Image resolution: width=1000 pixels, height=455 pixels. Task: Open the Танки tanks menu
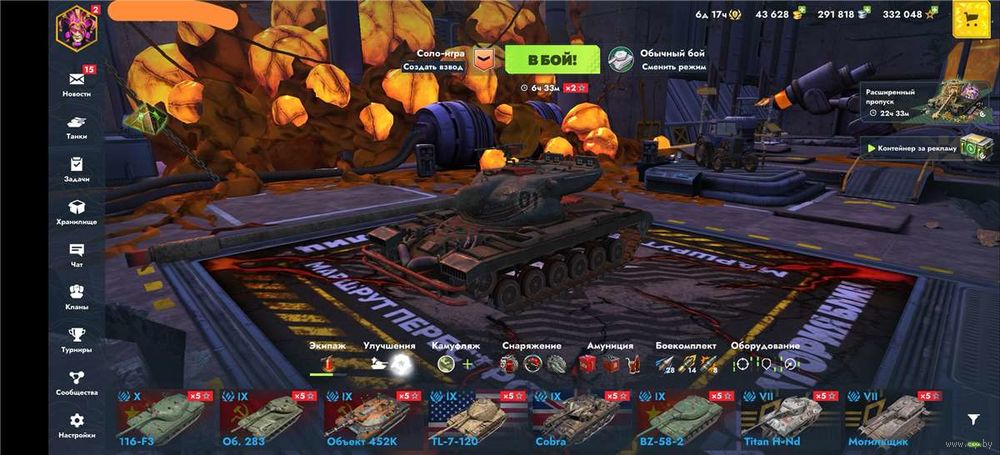(x=76, y=125)
